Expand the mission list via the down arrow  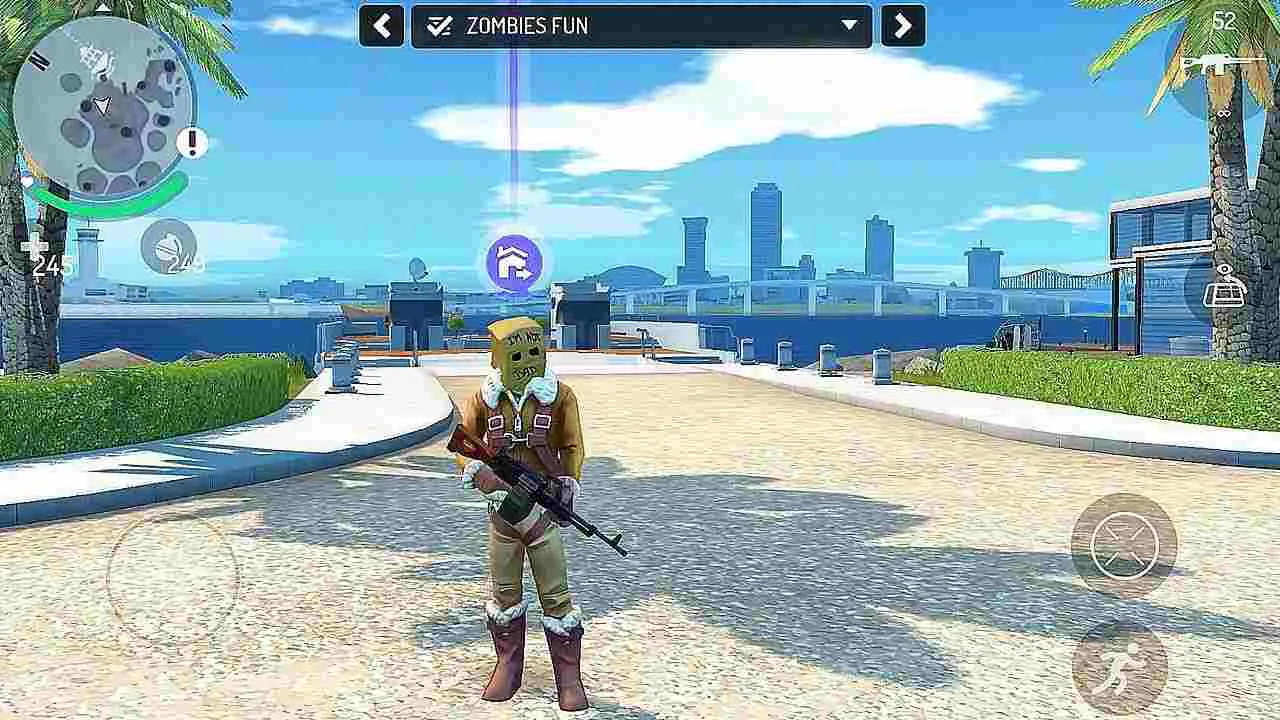pyautogui.click(x=849, y=26)
